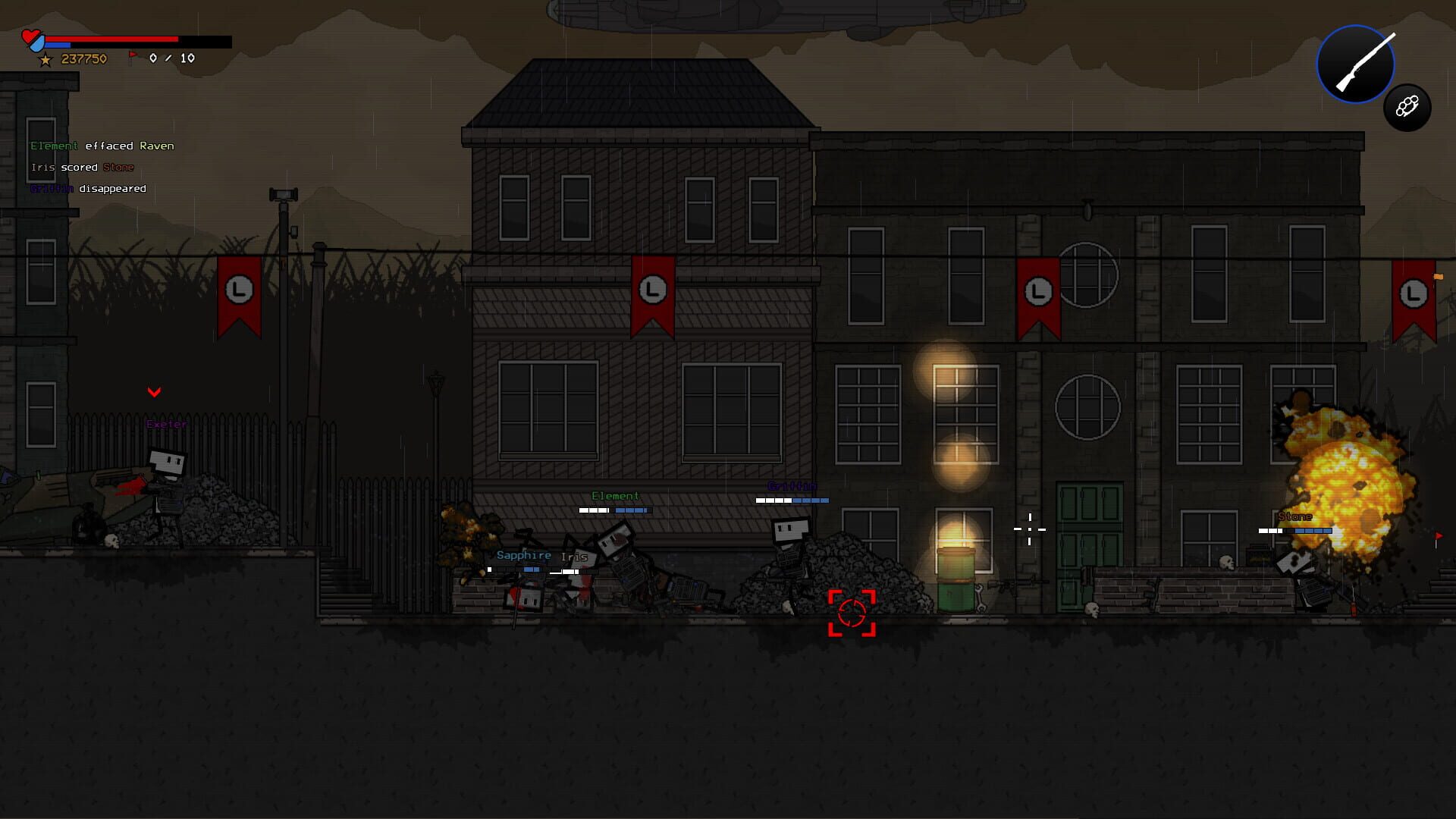Click the red targeting reticle on the ground
The width and height of the screenshot is (1456, 819).
[x=854, y=613]
